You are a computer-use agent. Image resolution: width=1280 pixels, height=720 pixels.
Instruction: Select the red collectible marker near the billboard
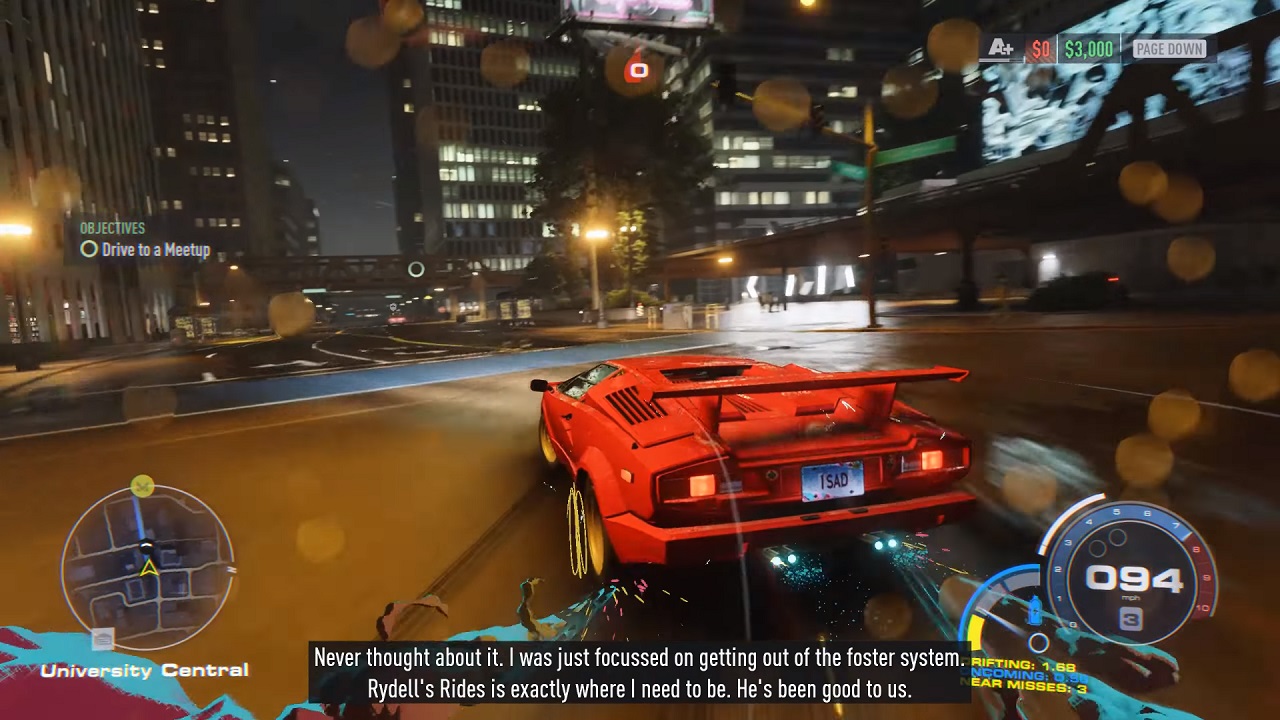click(637, 70)
